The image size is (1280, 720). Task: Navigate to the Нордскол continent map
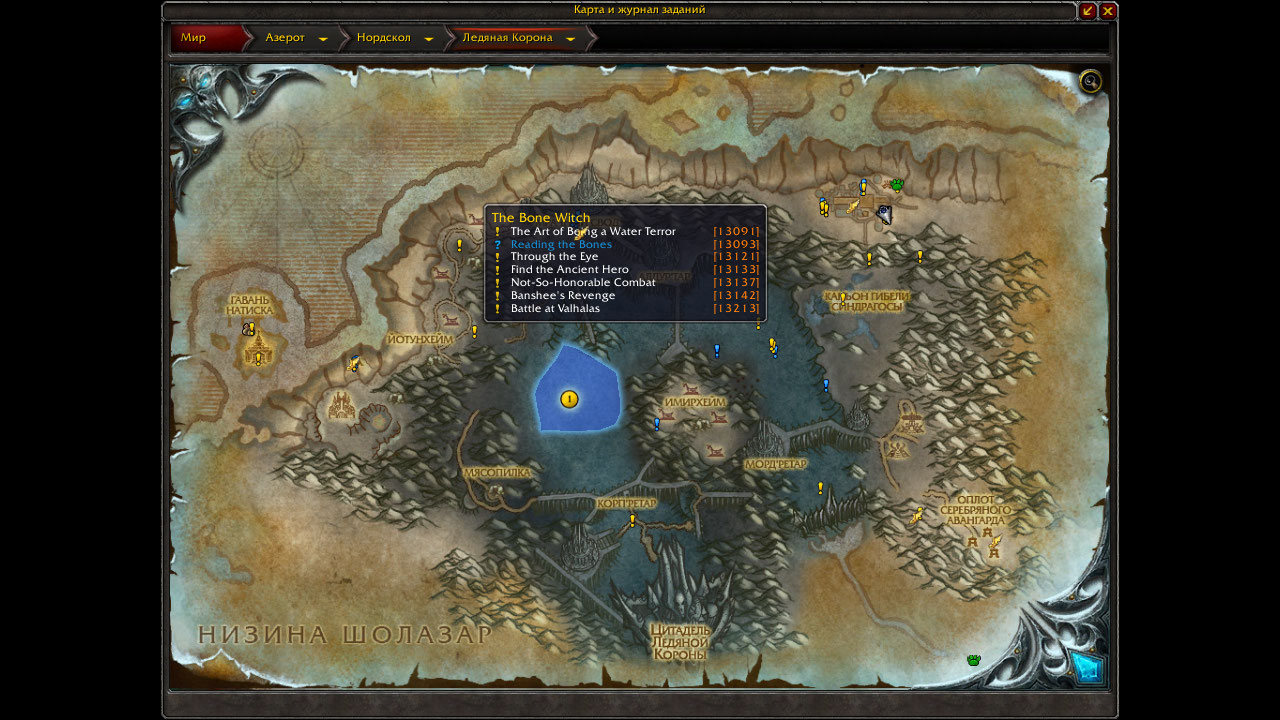[383, 38]
